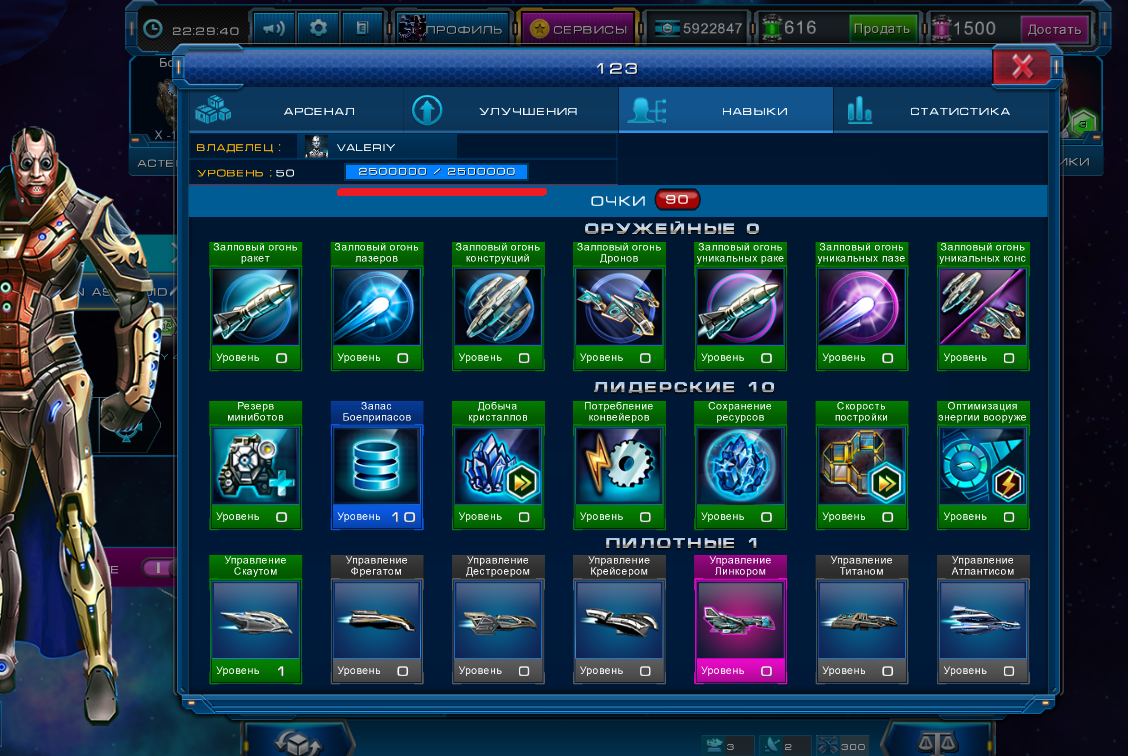
Task: Select the Скорость постройки skill
Action: click(x=862, y=465)
